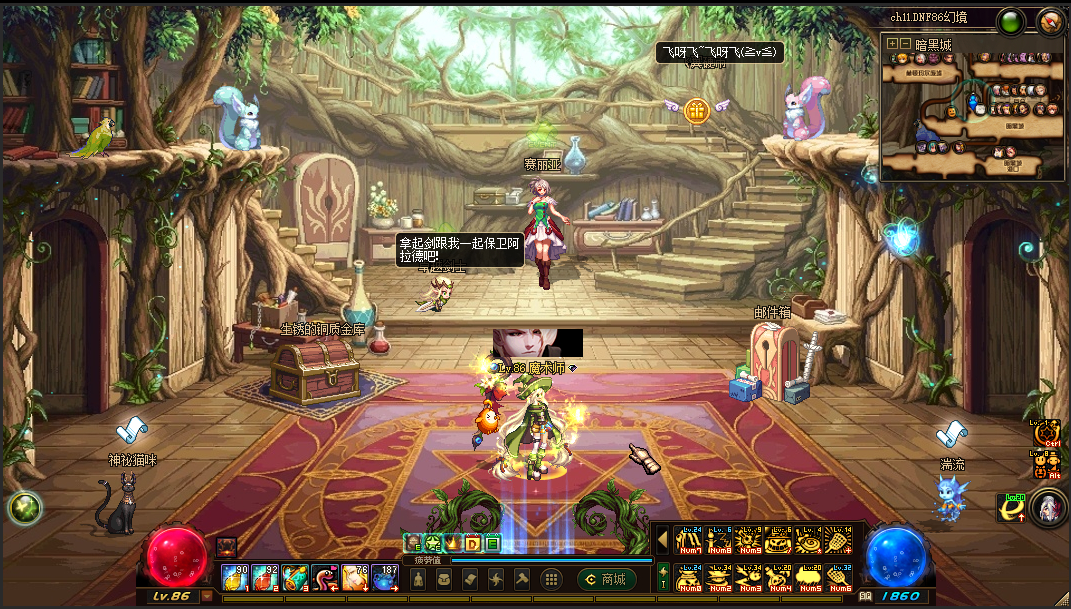Viewport: 1071px width, 609px height.
Task: Use the blue potion in quickslot 1
Action: tap(236, 578)
